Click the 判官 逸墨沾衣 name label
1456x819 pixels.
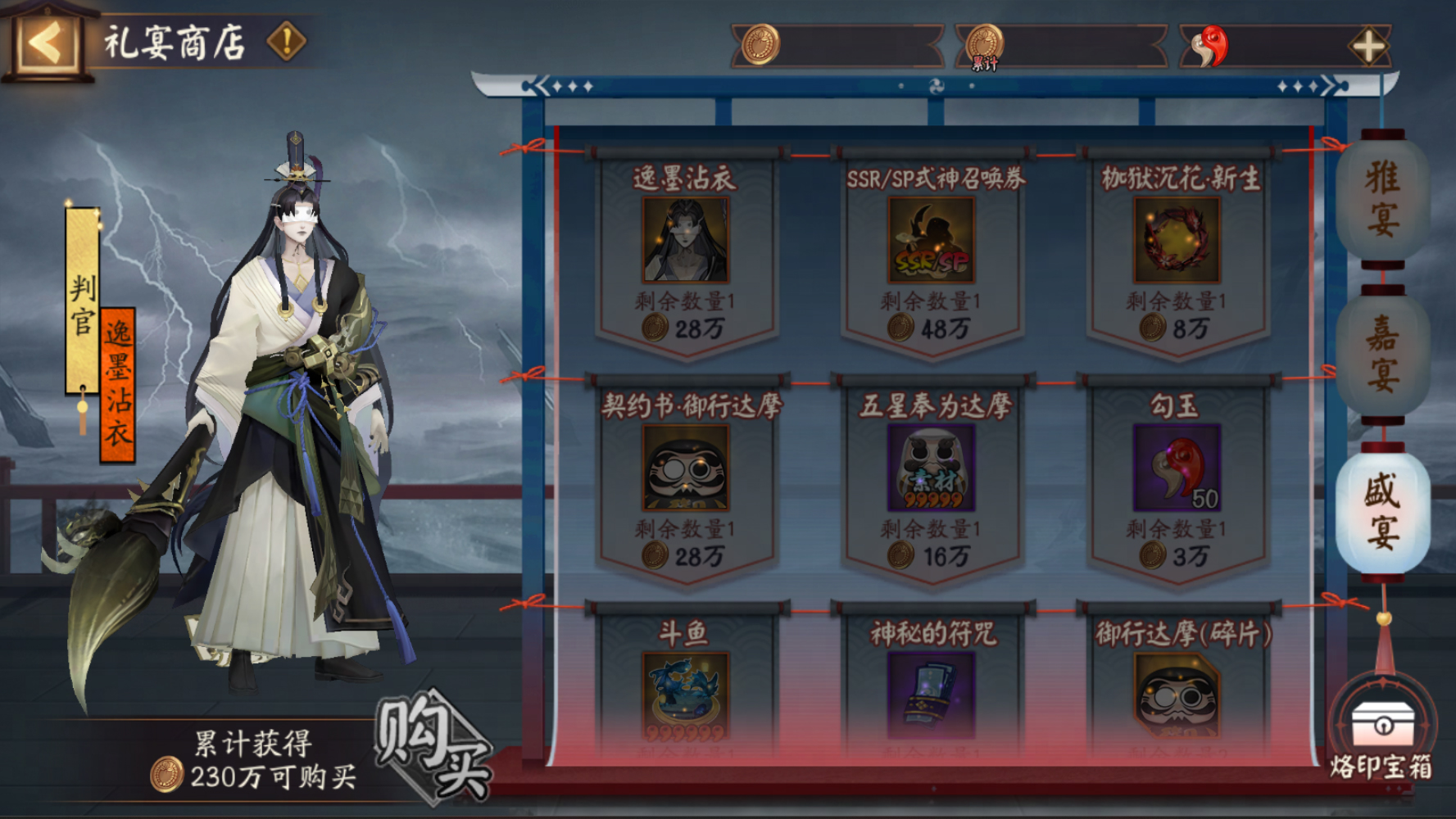pos(98,328)
